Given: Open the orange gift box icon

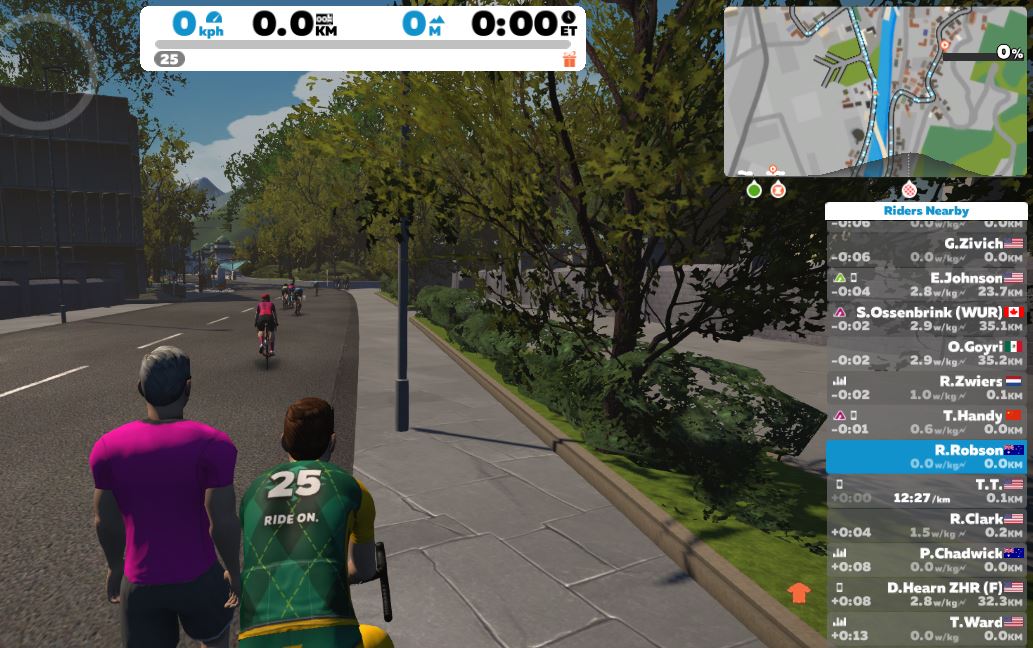Looking at the screenshot, I should [570, 59].
